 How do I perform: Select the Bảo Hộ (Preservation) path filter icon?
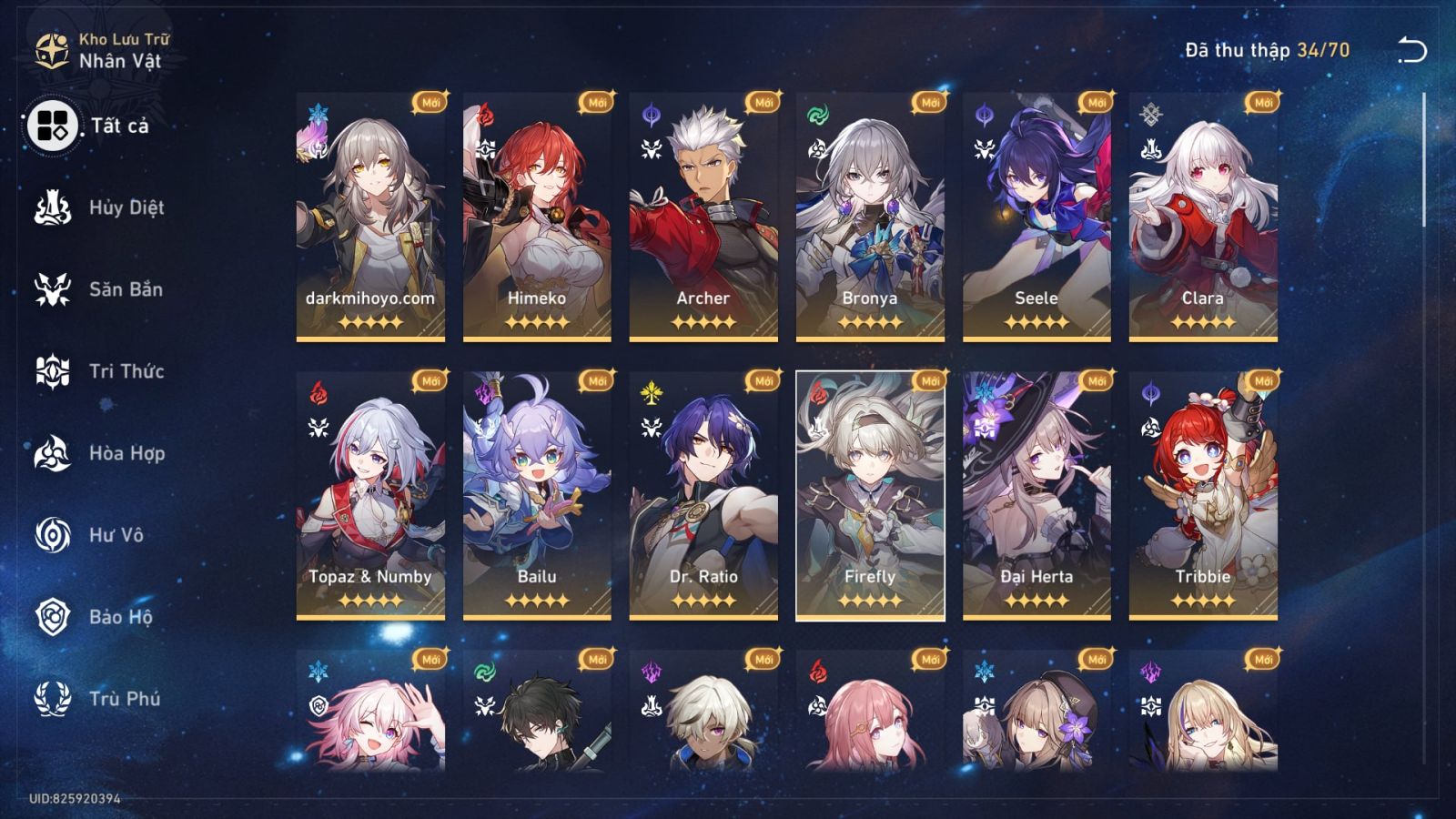coord(55,617)
